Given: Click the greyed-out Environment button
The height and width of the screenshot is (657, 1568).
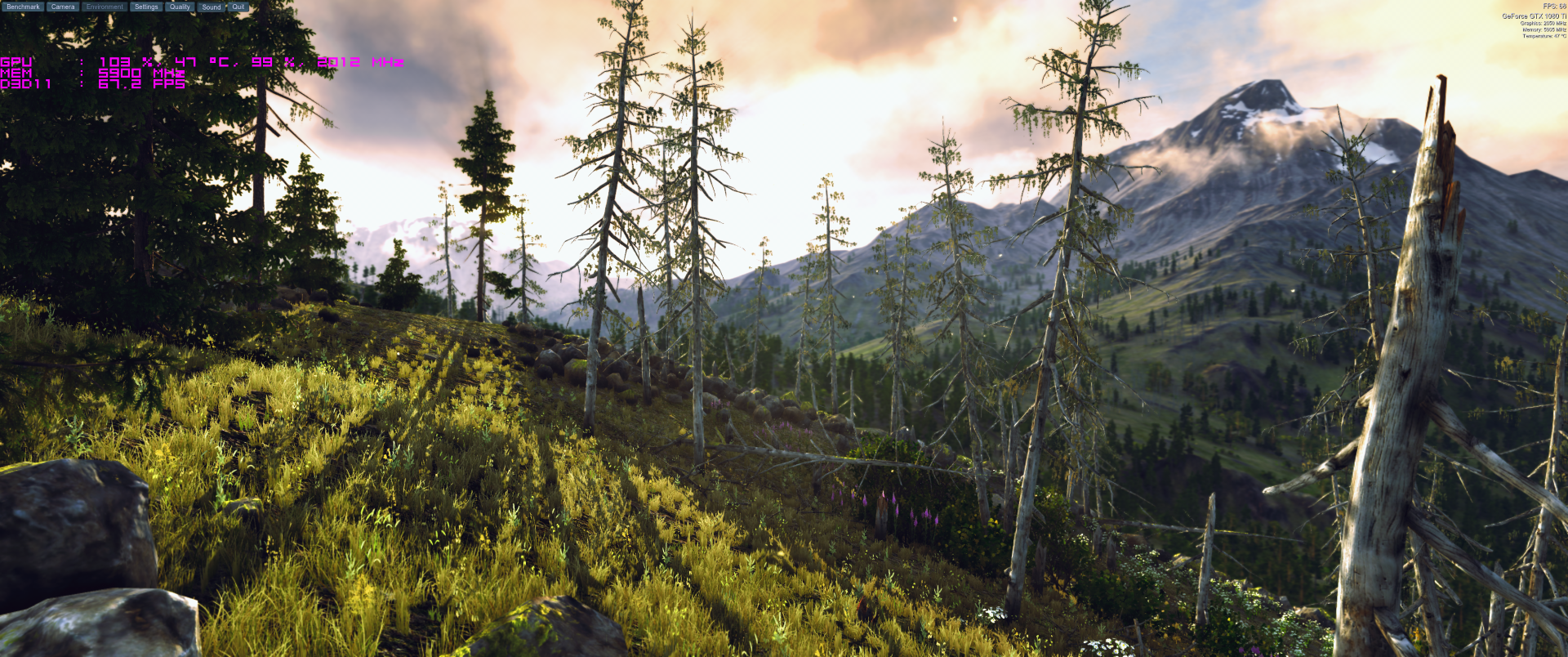Looking at the screenshot, I should pos(105,7).
